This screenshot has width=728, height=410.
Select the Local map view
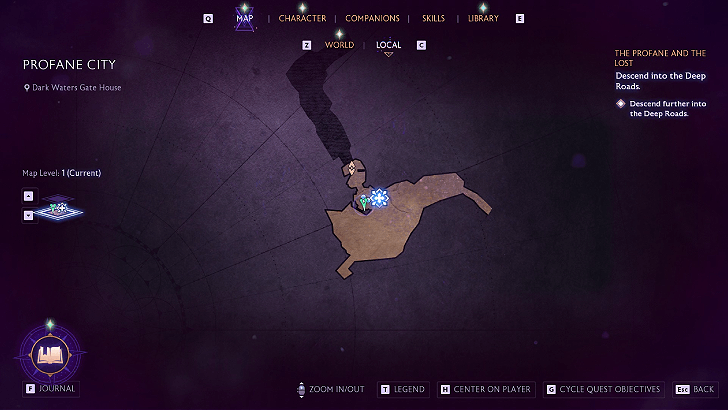pyautogui.click(x=389, y=45)
